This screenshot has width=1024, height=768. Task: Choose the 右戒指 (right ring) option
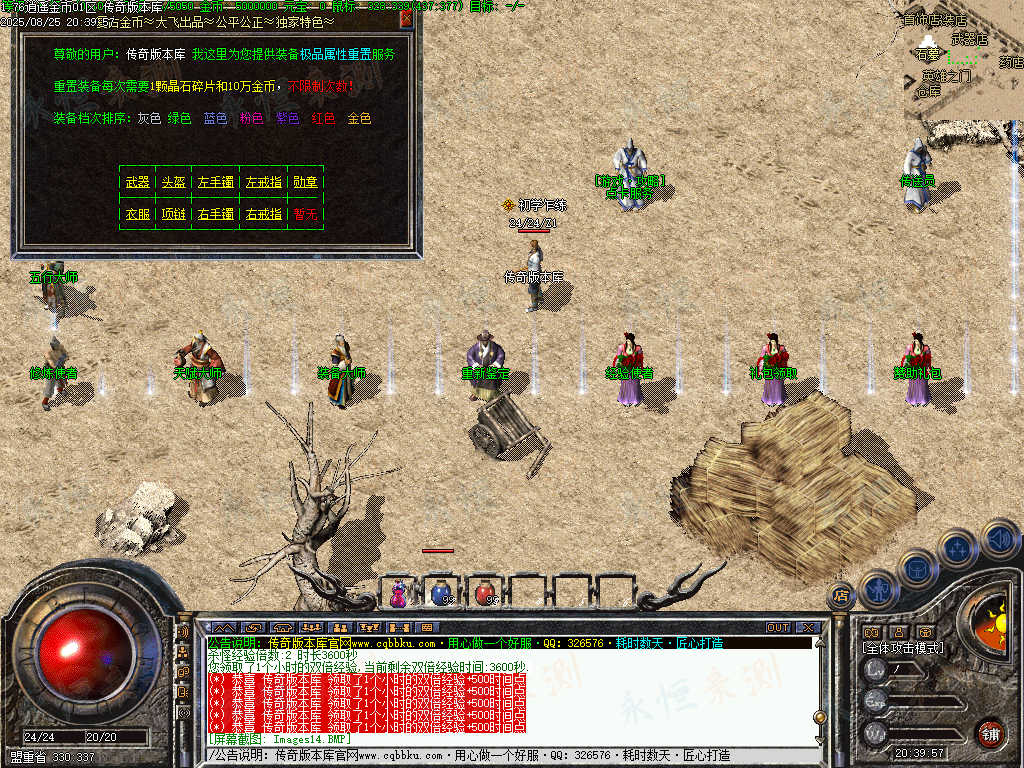coord(263,214)
